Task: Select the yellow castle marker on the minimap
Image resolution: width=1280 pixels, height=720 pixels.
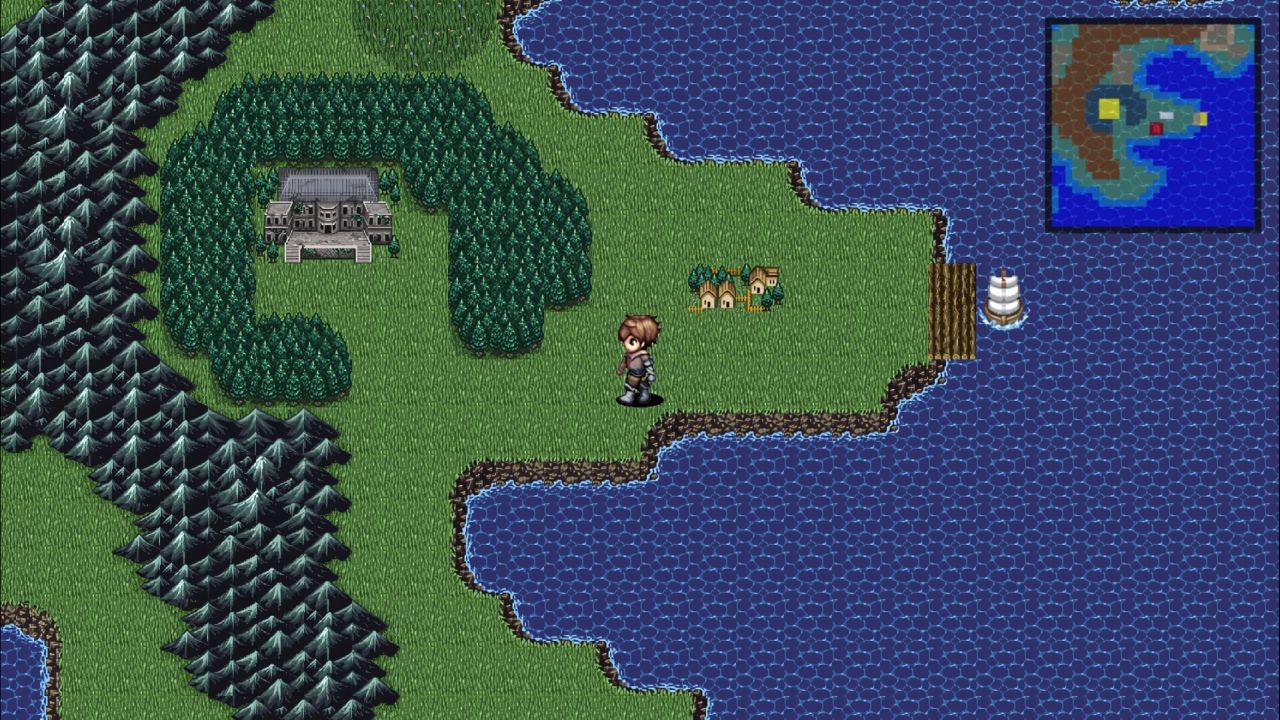Action: (1109, 107)
